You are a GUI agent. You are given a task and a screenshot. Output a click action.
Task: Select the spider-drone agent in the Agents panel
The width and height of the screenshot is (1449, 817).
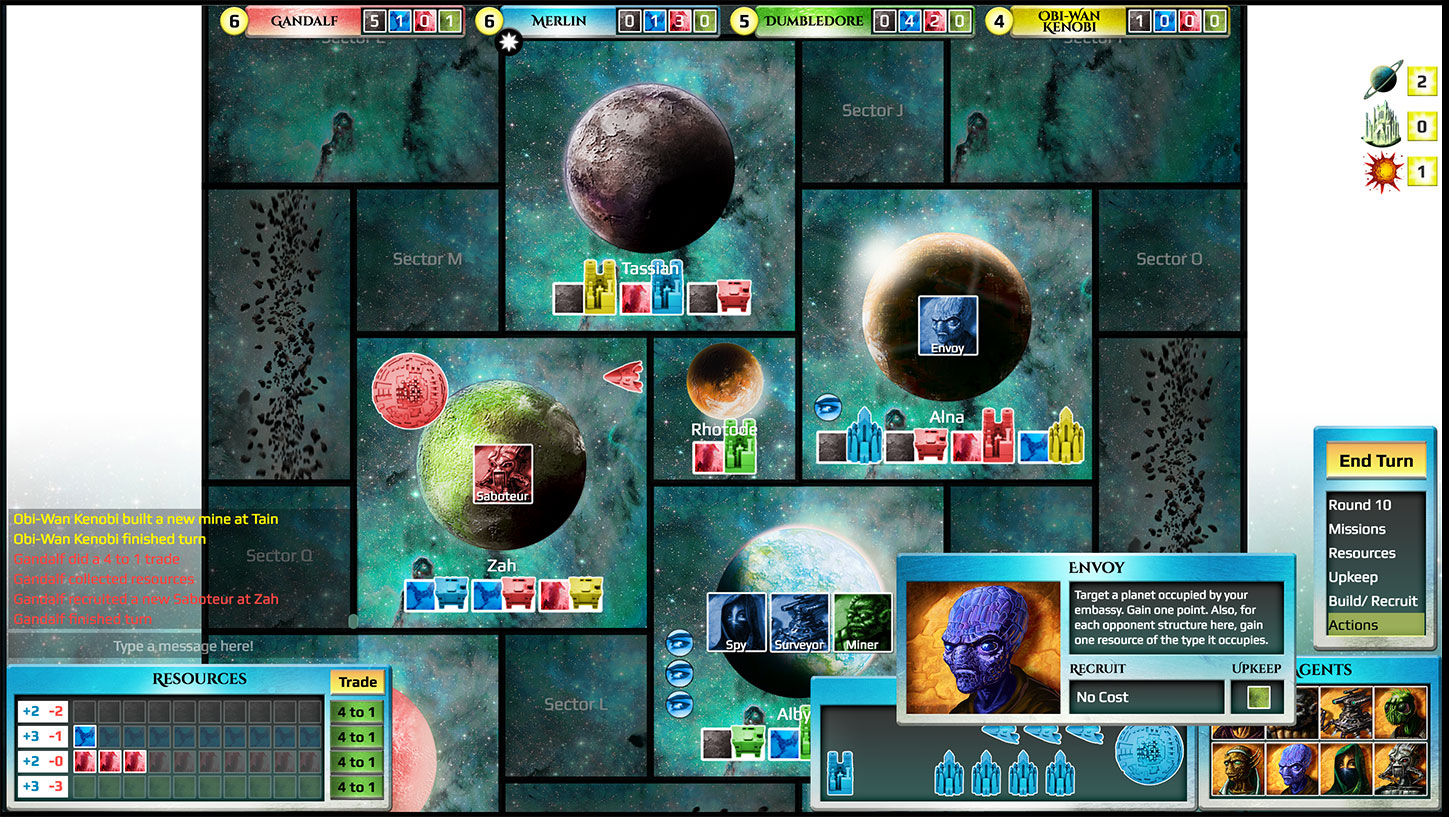(1348, 712)
